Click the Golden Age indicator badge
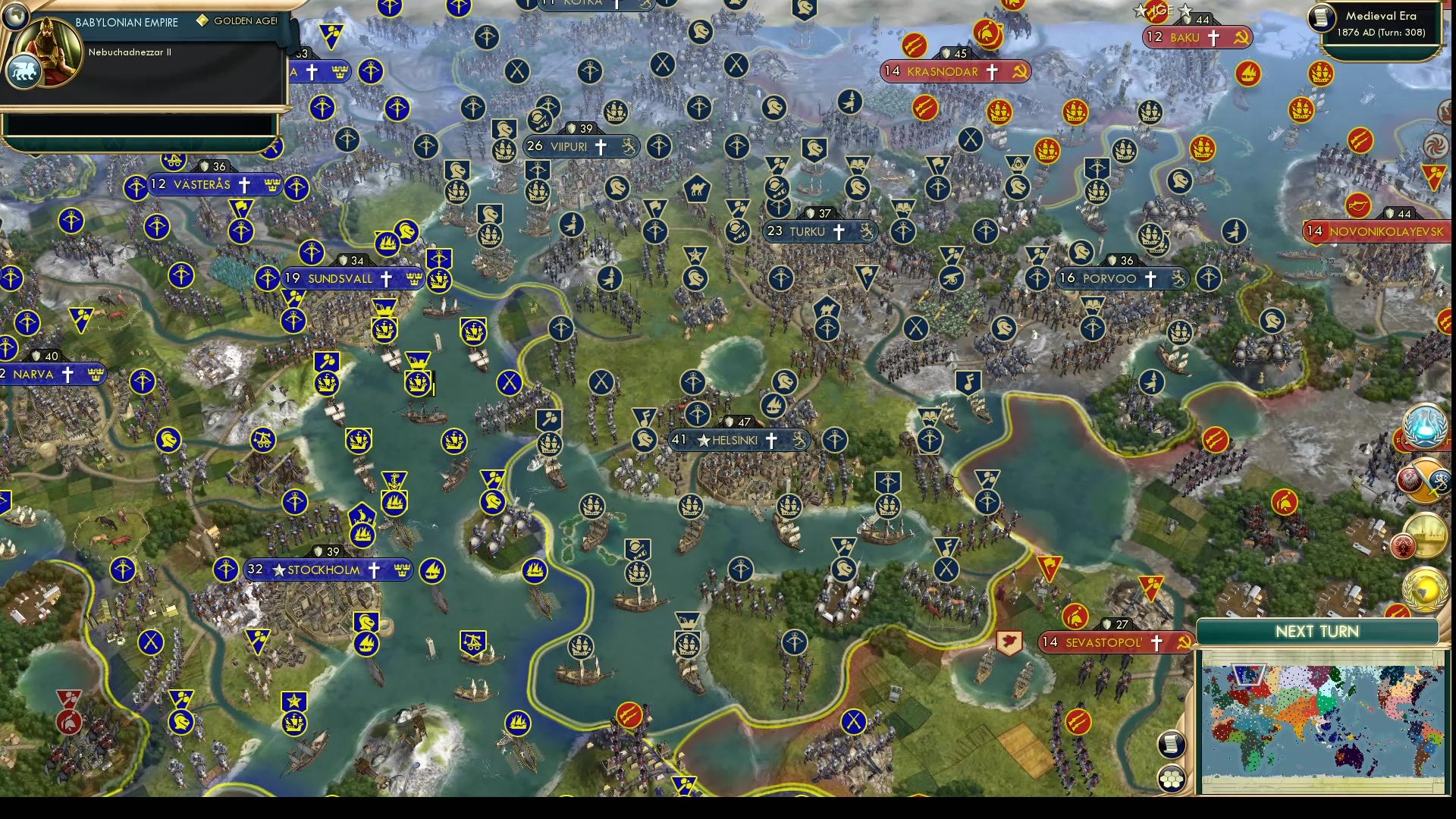Image resolution: width=1456 pixels, height=819 pixels. pyautogui.click(x=202, y=21)
